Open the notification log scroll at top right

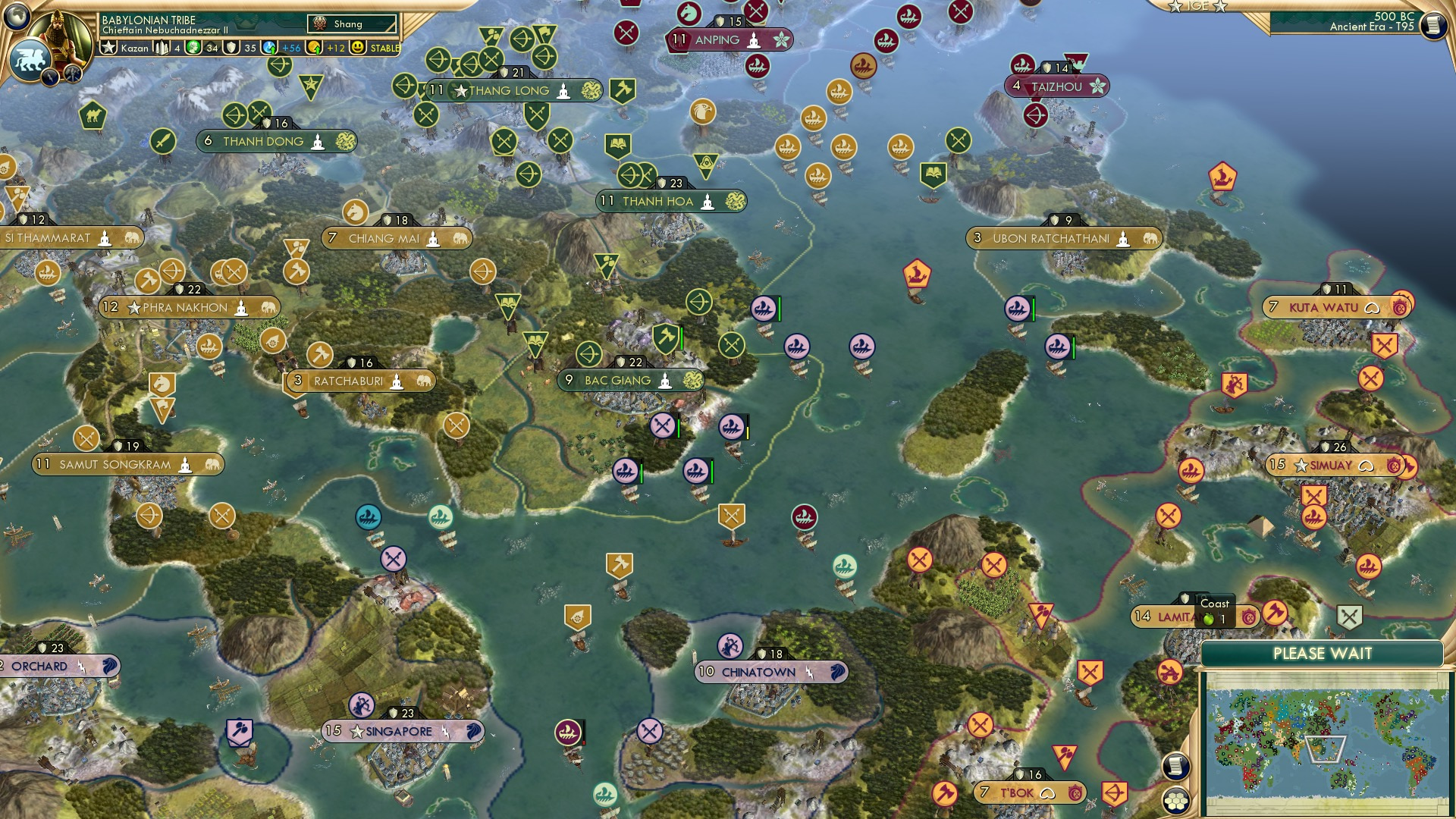click(1432, 25)
